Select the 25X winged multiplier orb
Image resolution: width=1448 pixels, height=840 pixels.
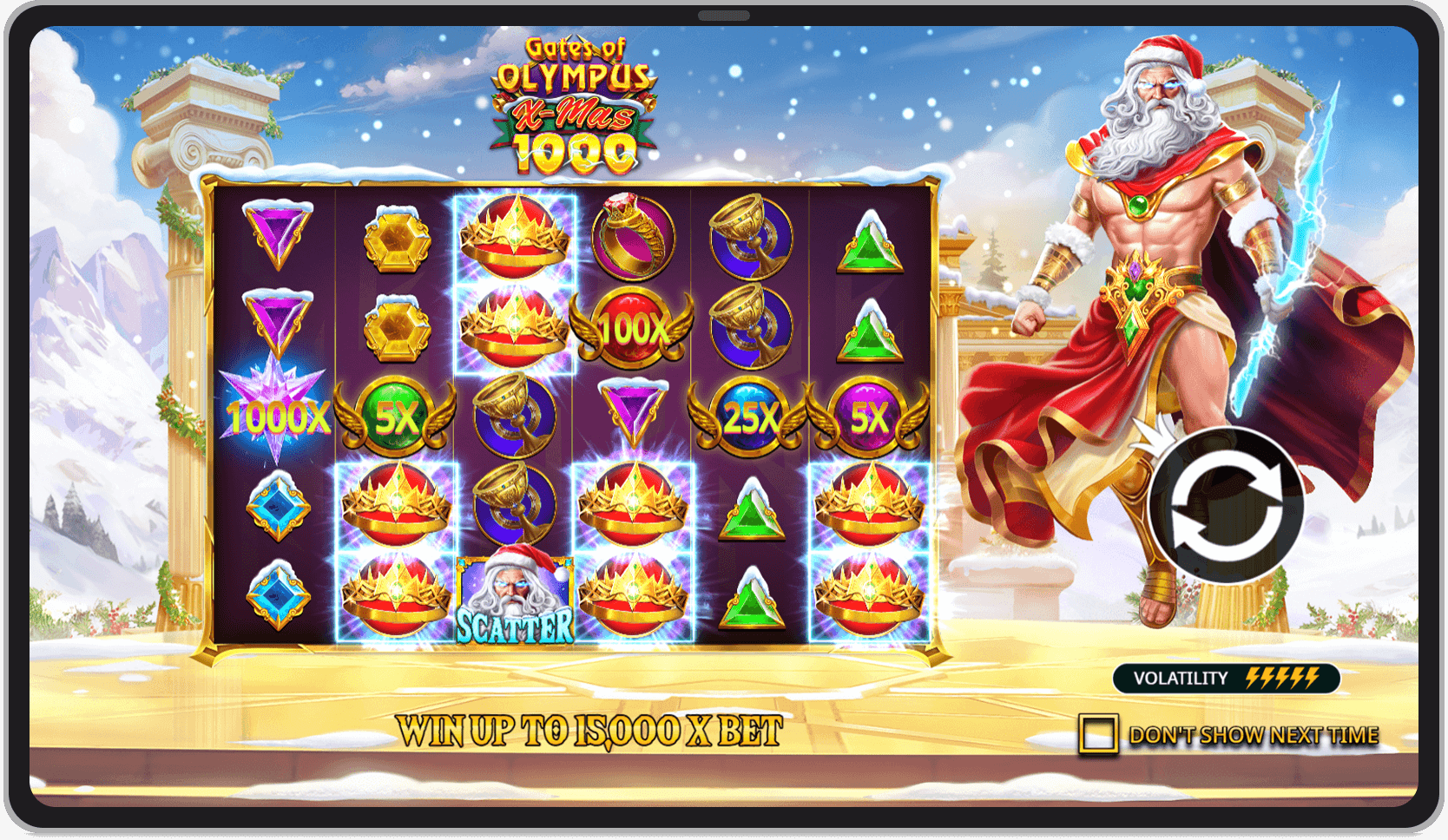coord(751,417)
